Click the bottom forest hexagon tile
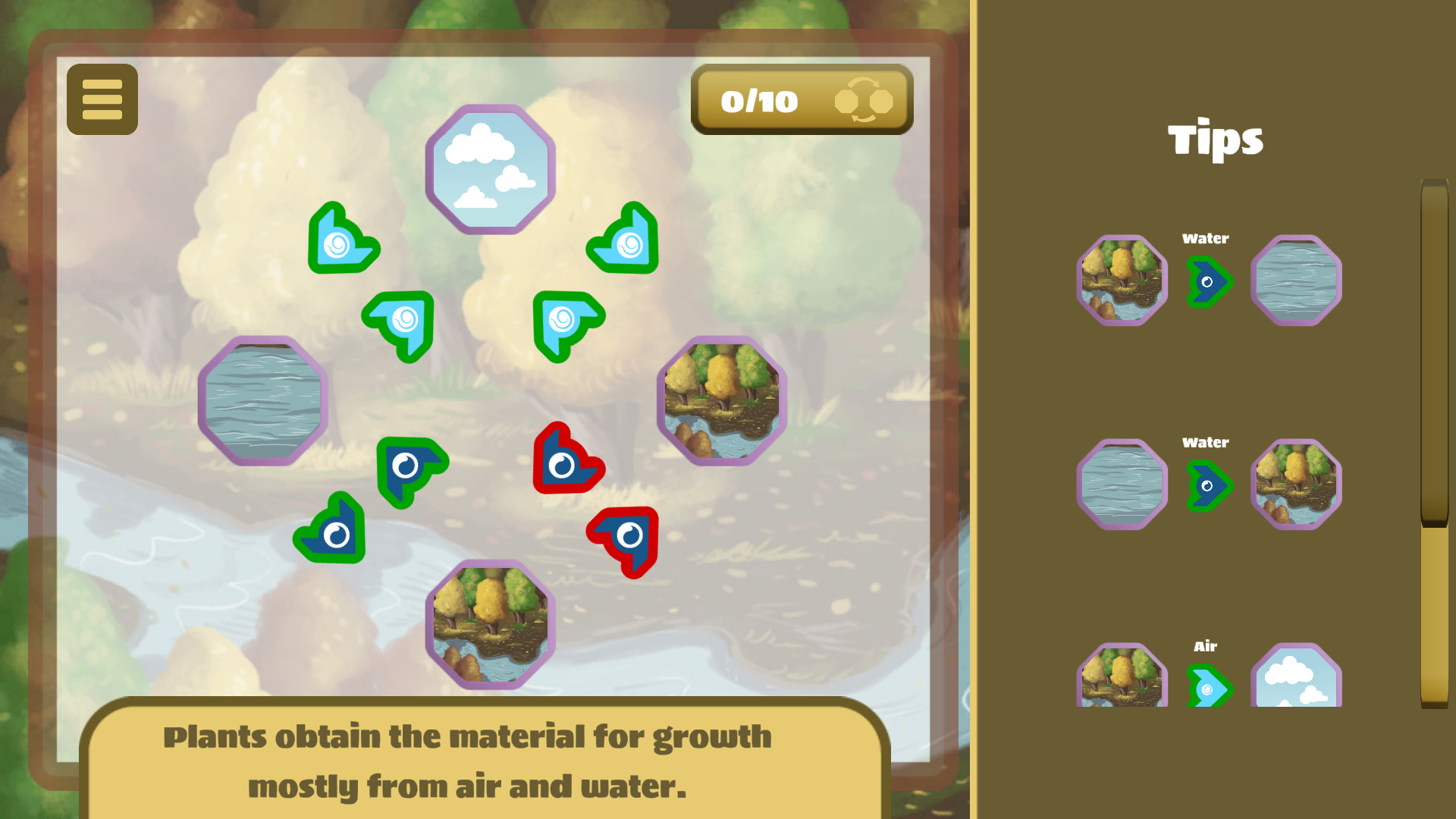The height and width of the screenshot is (819, 1456). pyautogui.click(x=491, y=623)
